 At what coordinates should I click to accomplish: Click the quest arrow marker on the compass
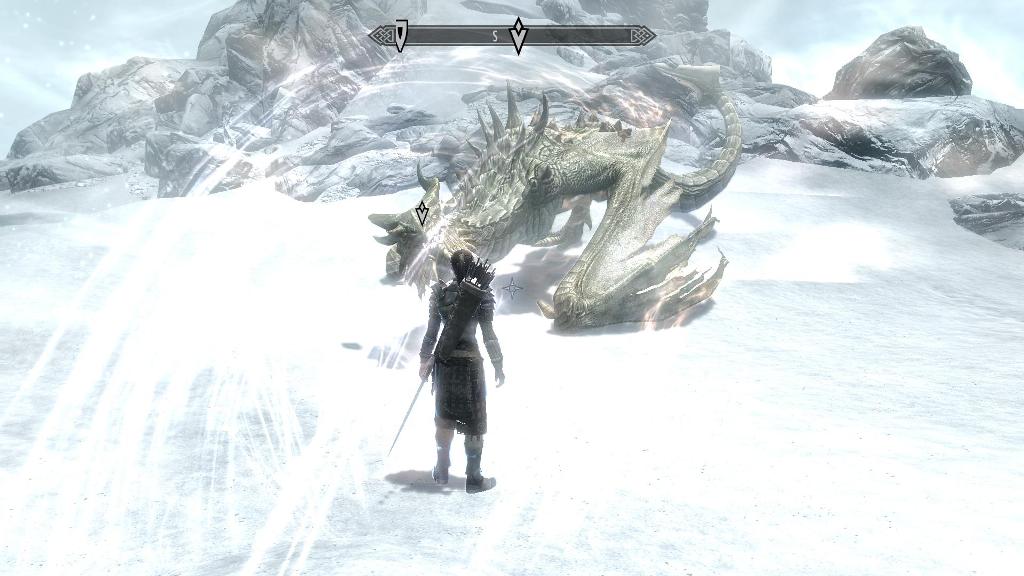click(x=518, y=36)
